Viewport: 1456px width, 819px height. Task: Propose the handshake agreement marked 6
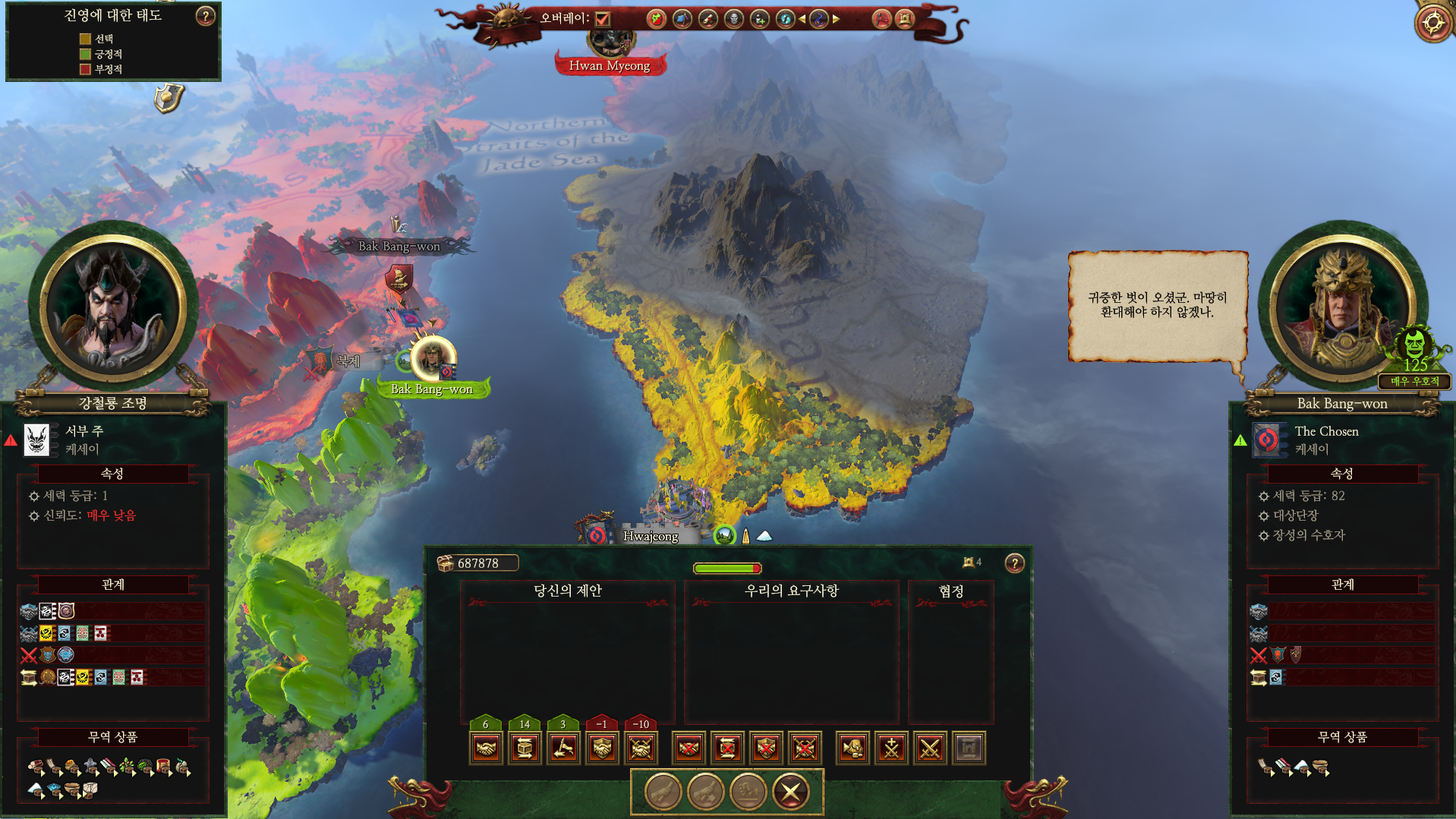(x=486, y=748)
